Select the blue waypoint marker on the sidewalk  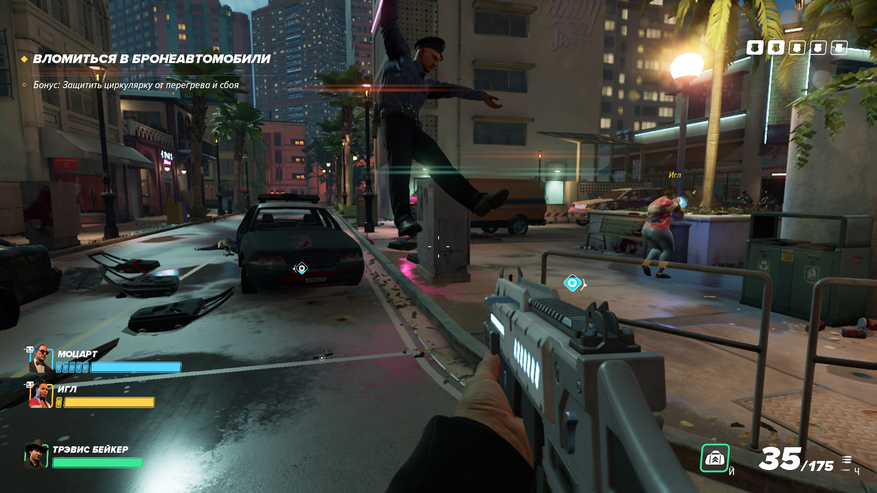click(572, 284)
